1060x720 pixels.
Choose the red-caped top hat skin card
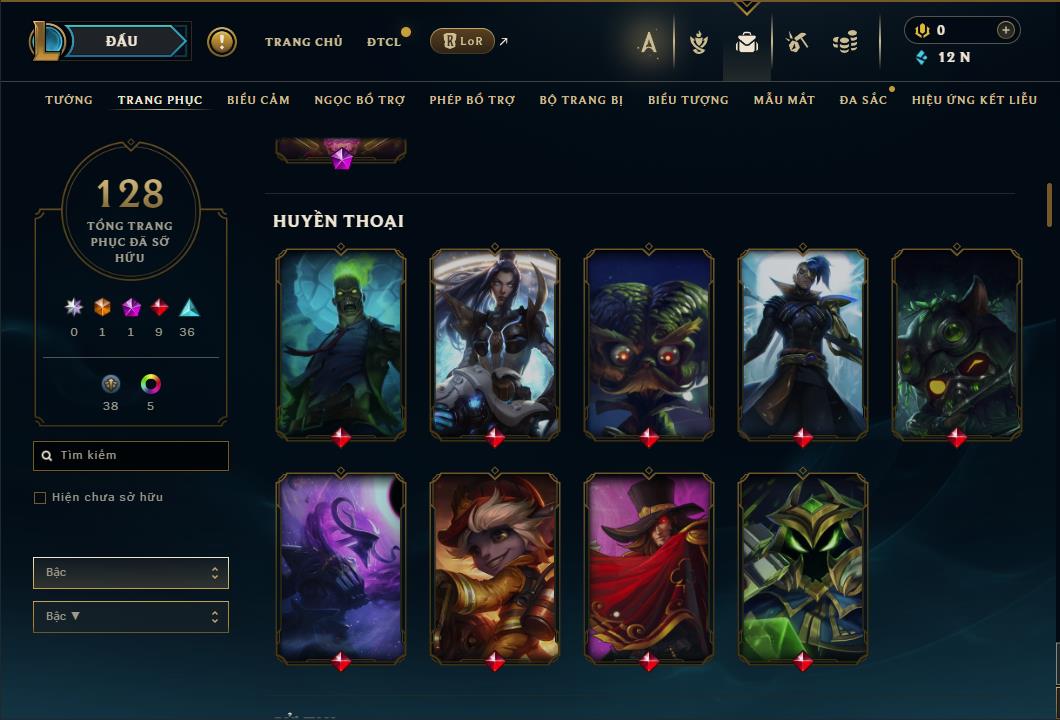[x=649, y=566]
